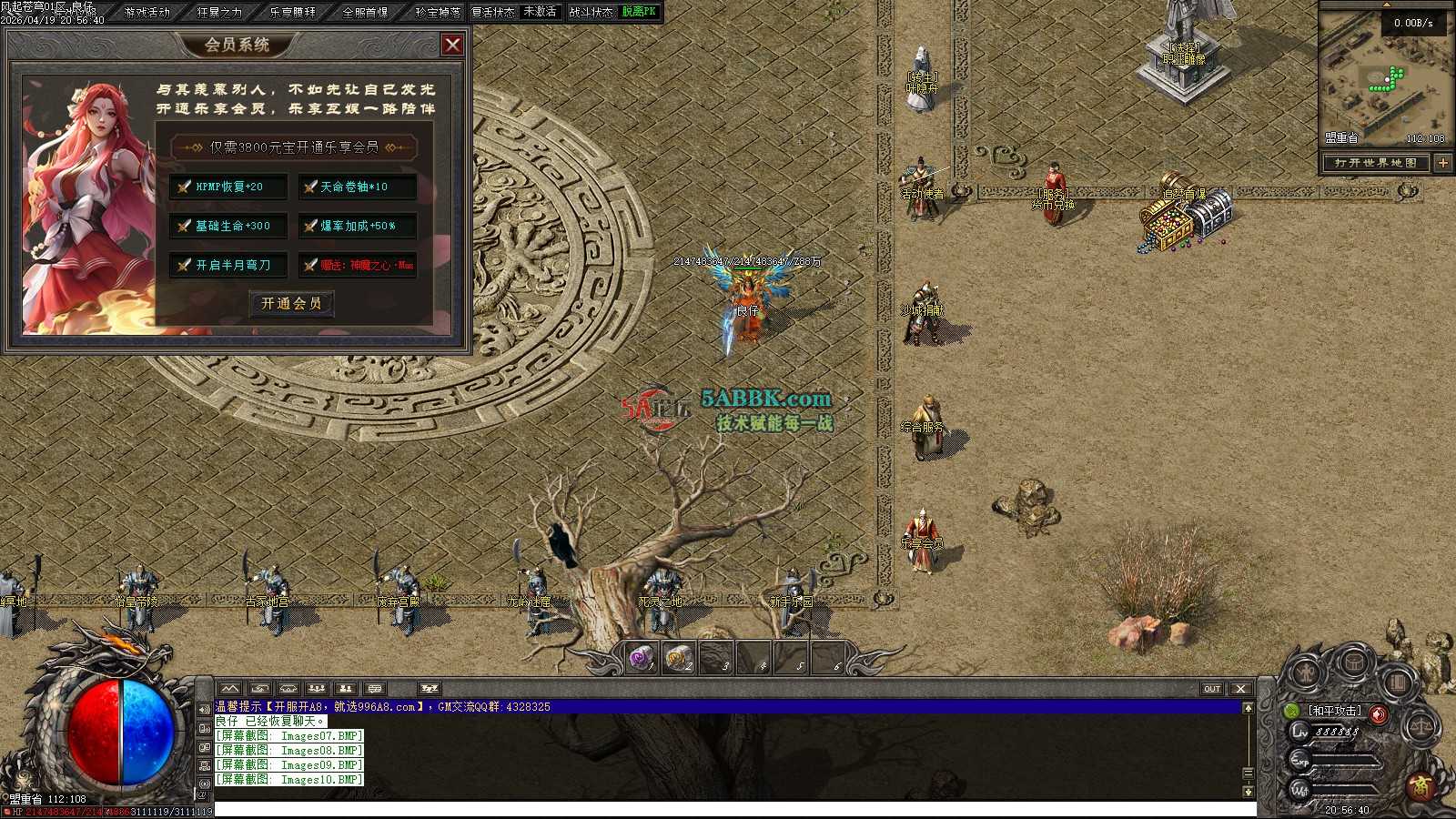Open the 狂暴之力 menu
Screen dimensions: 1456x819
[220, 12]
